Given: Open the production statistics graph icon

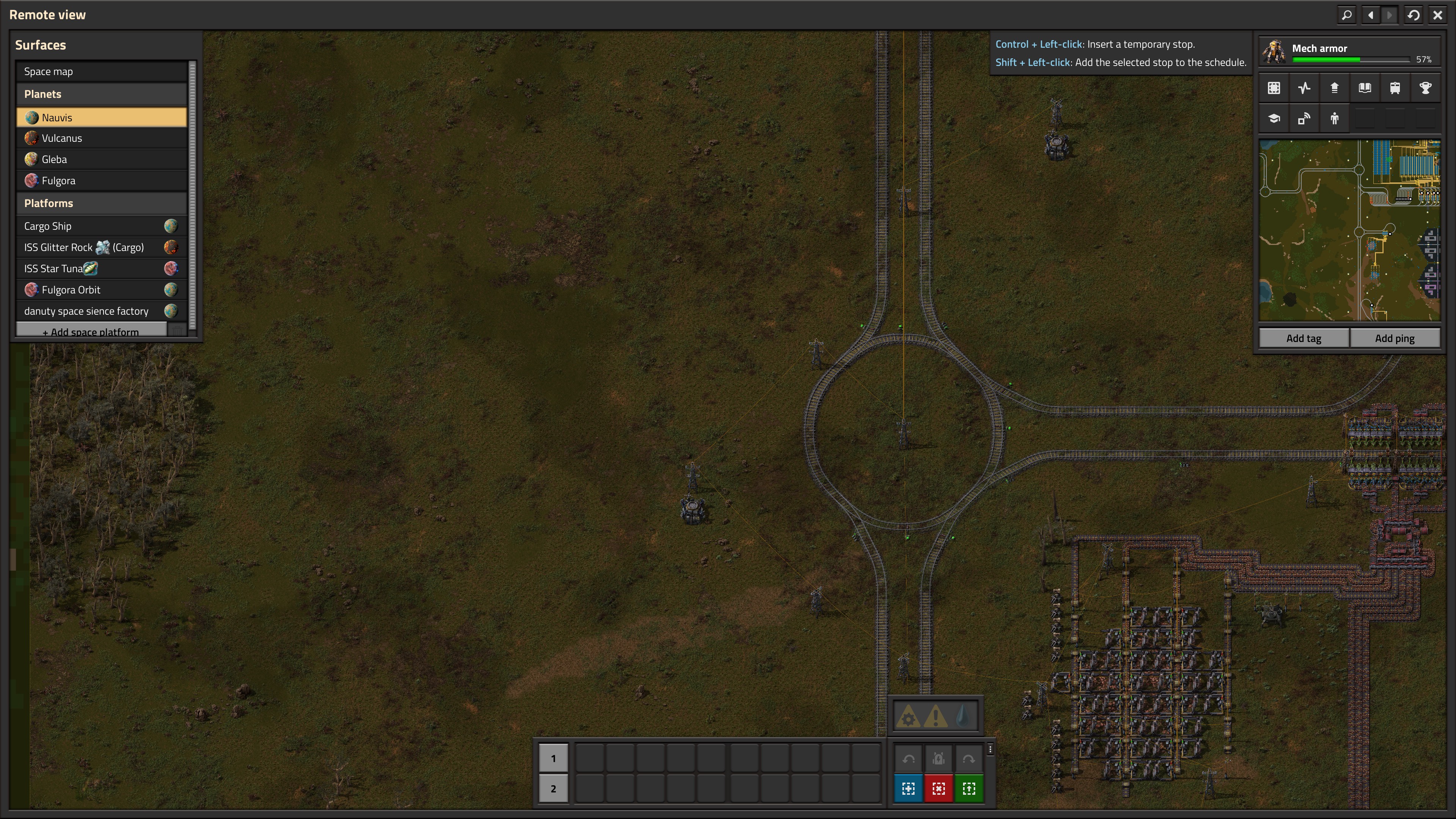Looking at the screenshot, I should [x=1304, y=88].
